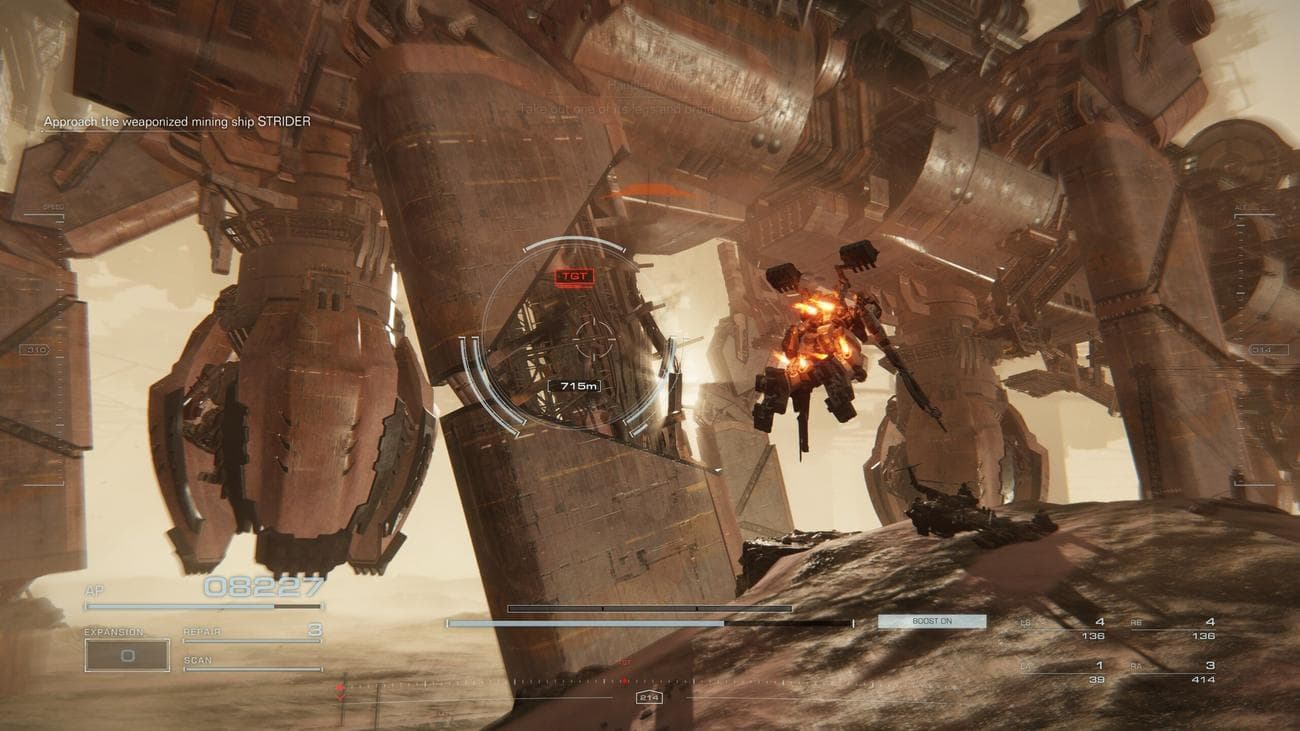Click the LB weapon ammo indicator

click(x=1098, y=628)
